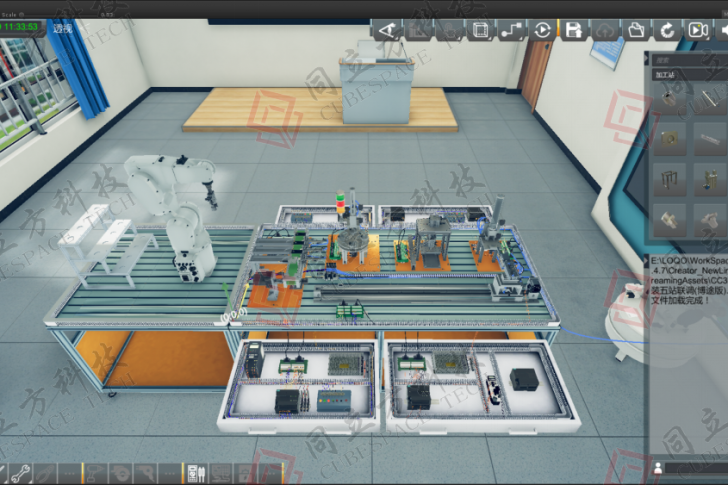Screen dimensions: 728x485
Task: Click the circular play simulation icon
Action: click(542, 30)
